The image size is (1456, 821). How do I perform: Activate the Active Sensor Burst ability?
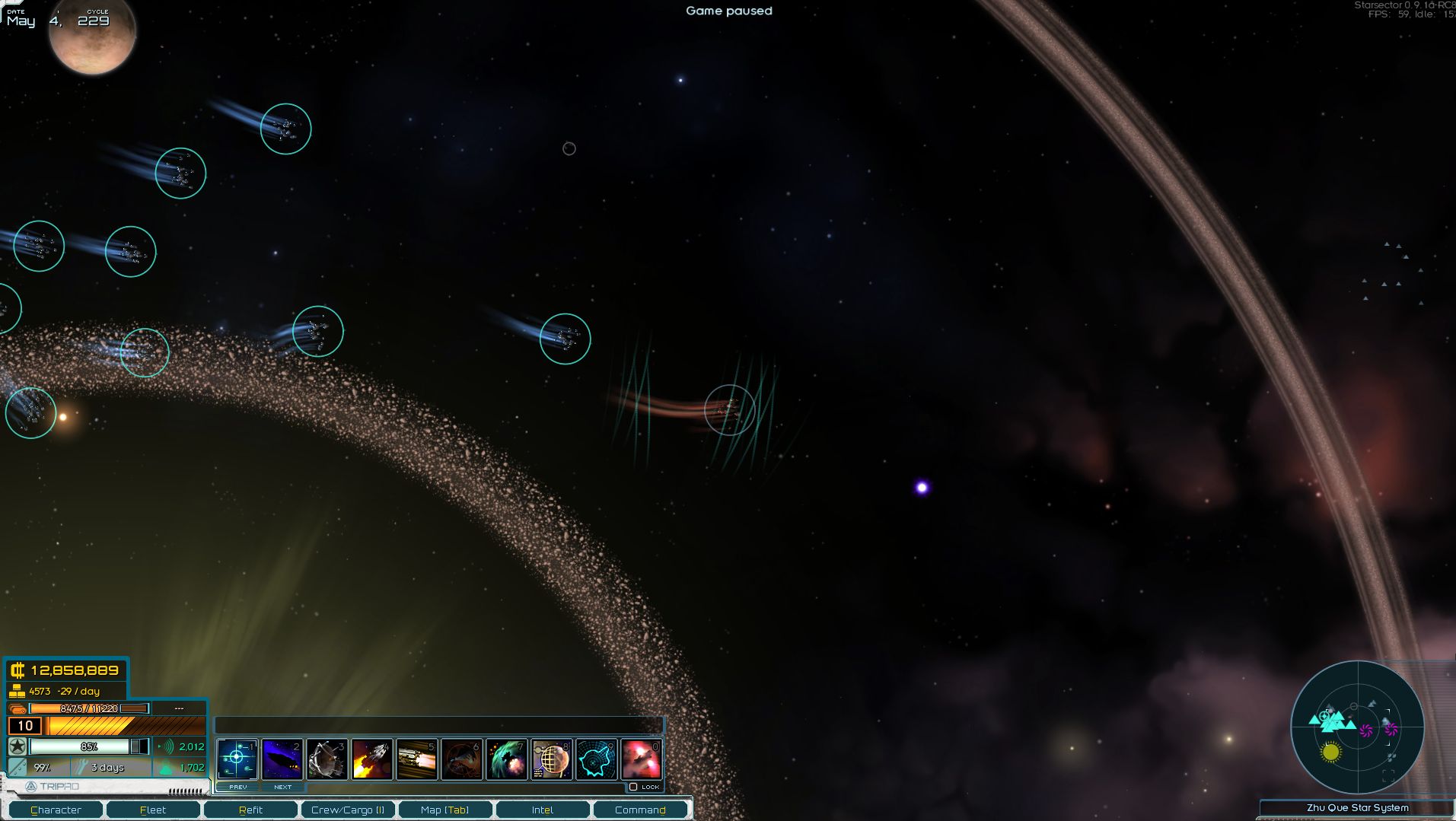pyautogui.click(x=237, y=758)
